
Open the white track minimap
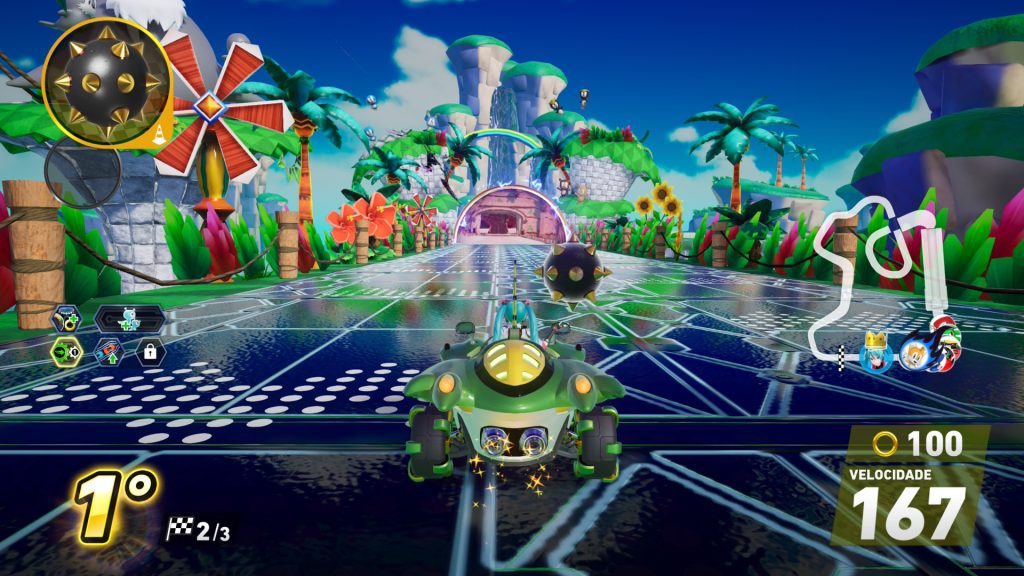(880, 270)
